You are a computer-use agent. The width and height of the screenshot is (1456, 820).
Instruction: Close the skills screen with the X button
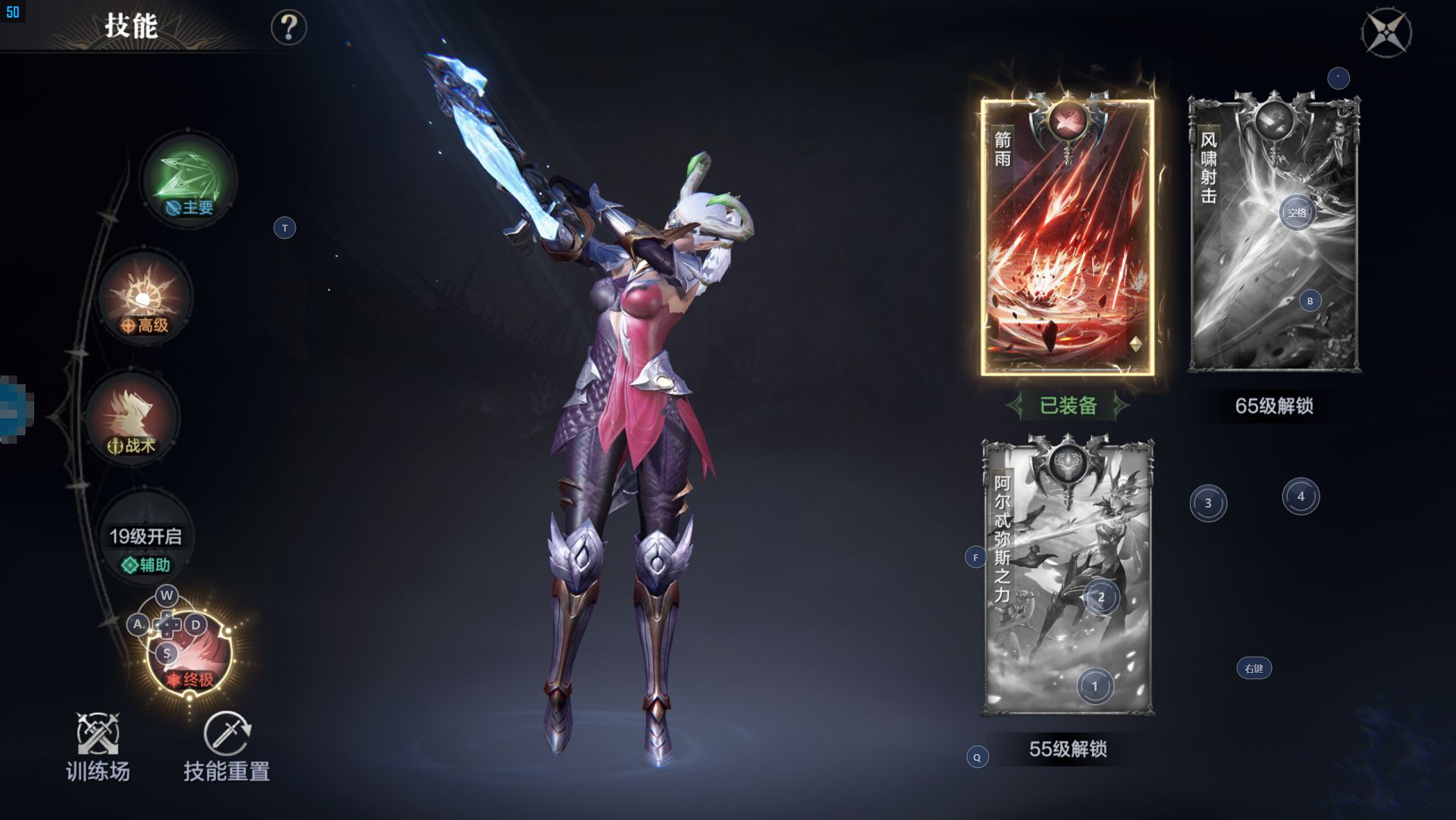pyautogui.click(x=1386, y=32)
